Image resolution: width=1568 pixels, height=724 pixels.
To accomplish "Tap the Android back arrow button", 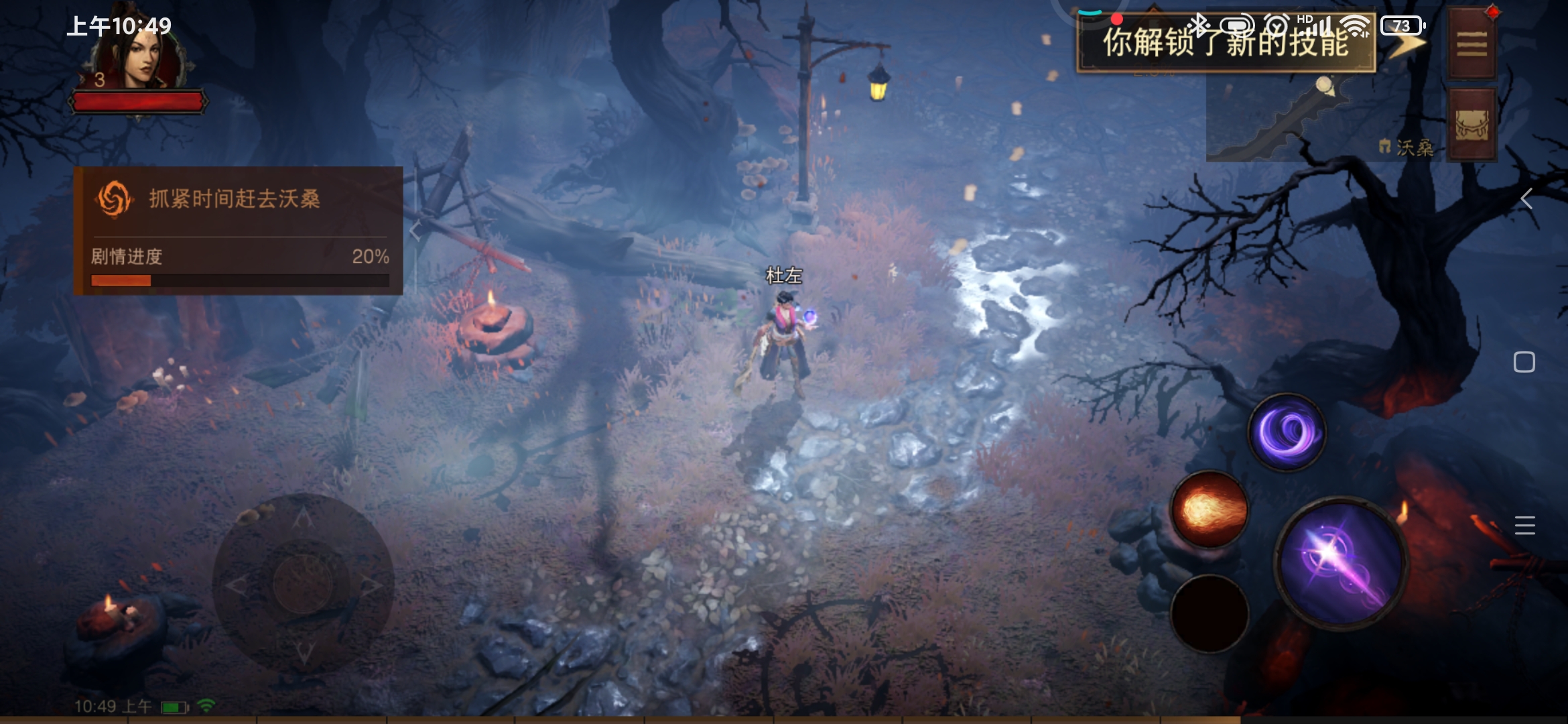I will pos(1526,198).
